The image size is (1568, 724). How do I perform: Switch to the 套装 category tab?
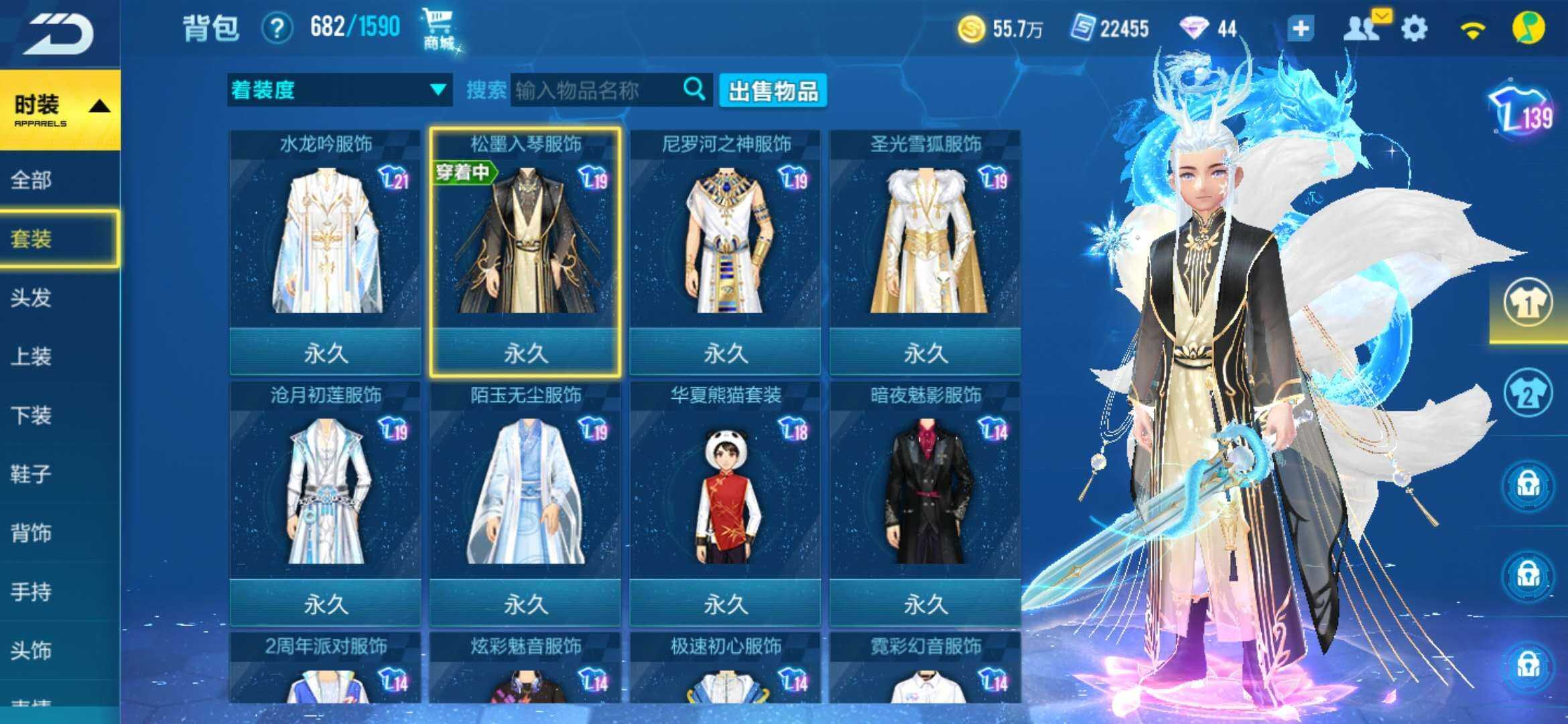coord(59,240)
